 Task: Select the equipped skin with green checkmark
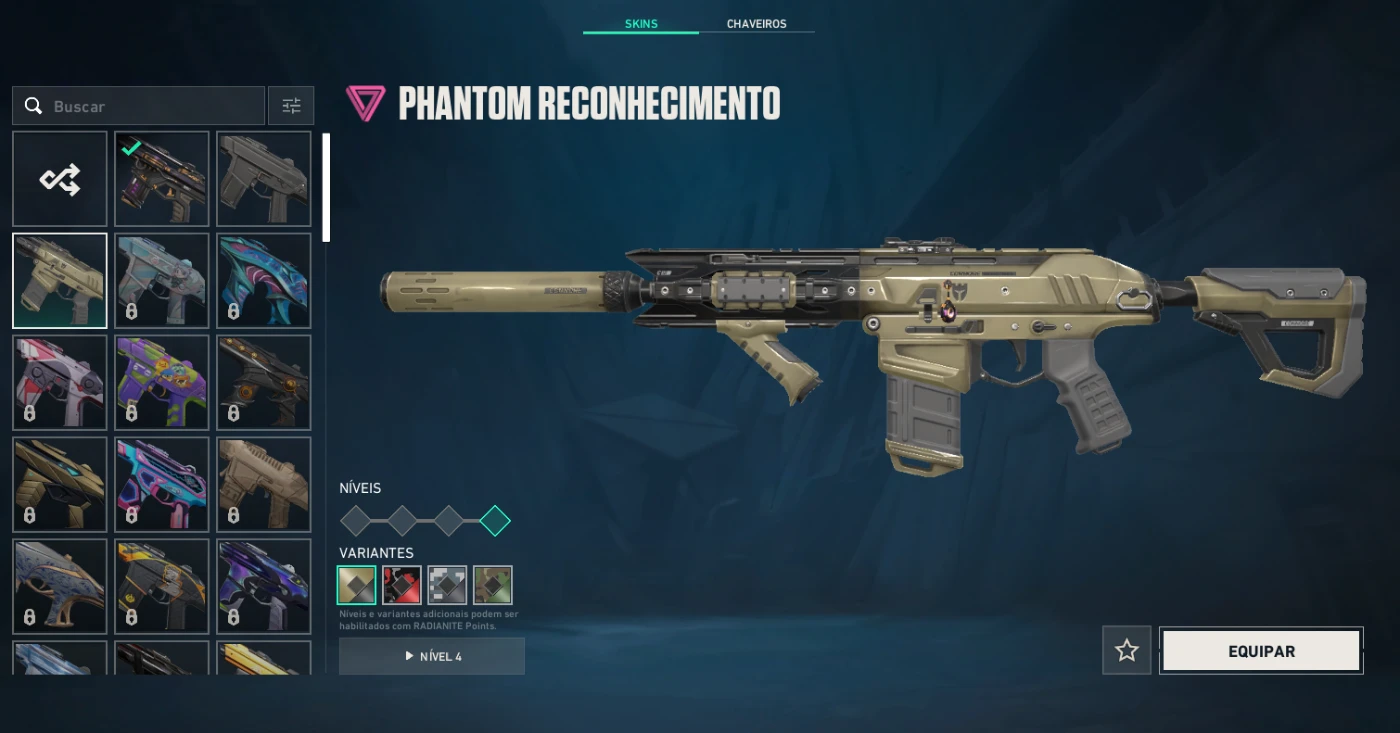(162, 179)
